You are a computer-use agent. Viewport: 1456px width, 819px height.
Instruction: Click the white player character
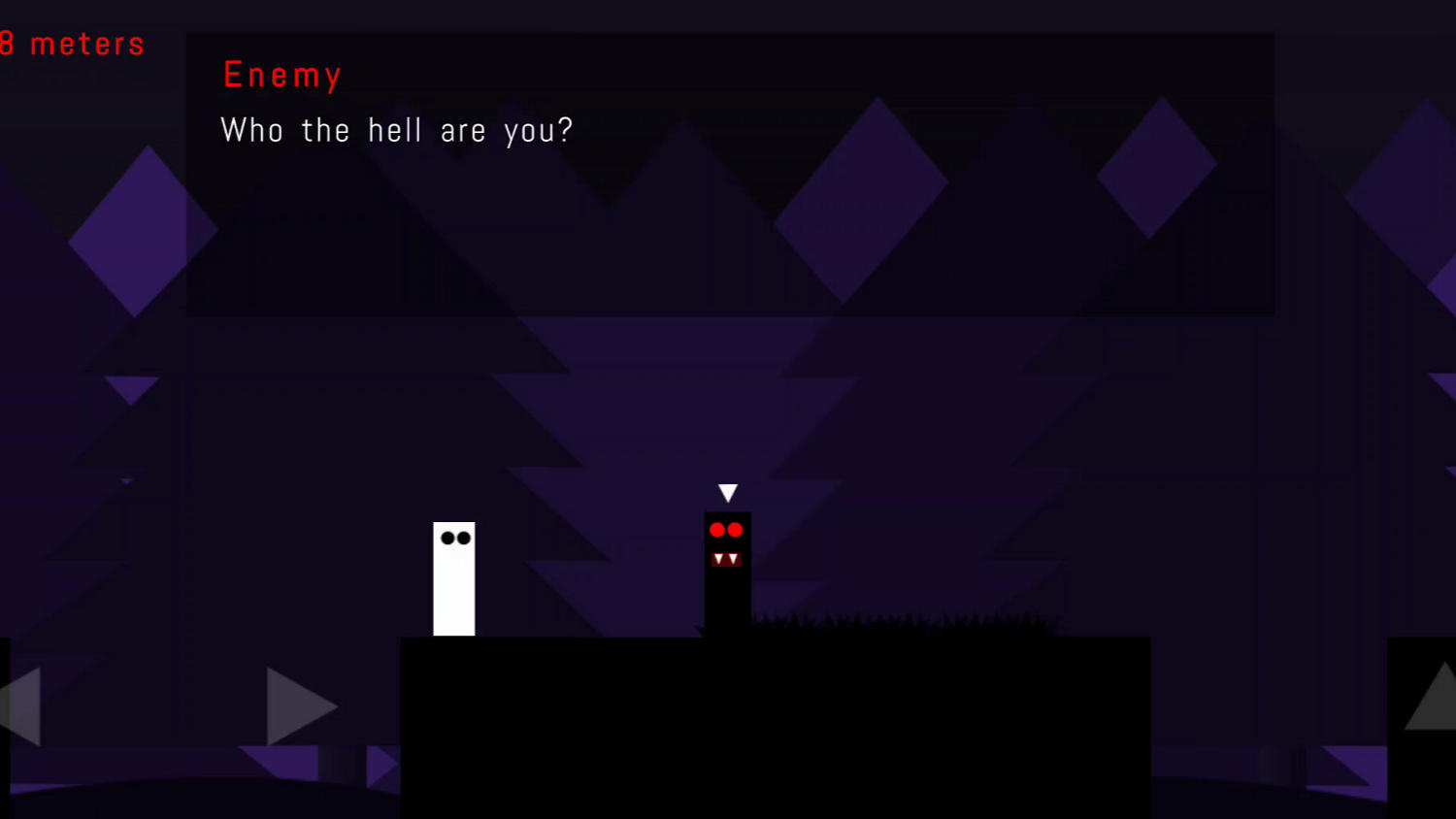(x=453, y=577)
